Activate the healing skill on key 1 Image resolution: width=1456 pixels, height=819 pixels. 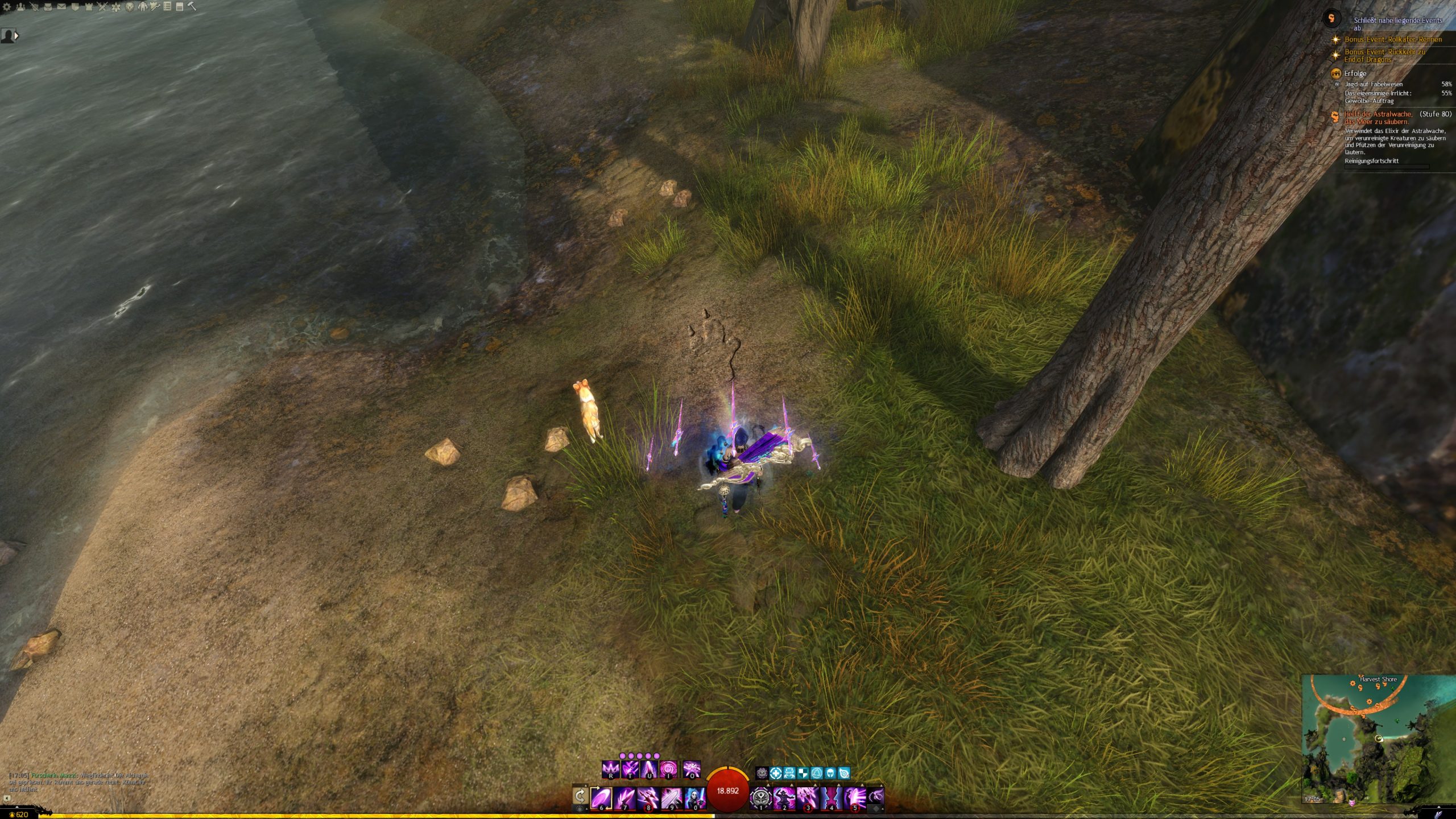[x=761, y=798]
